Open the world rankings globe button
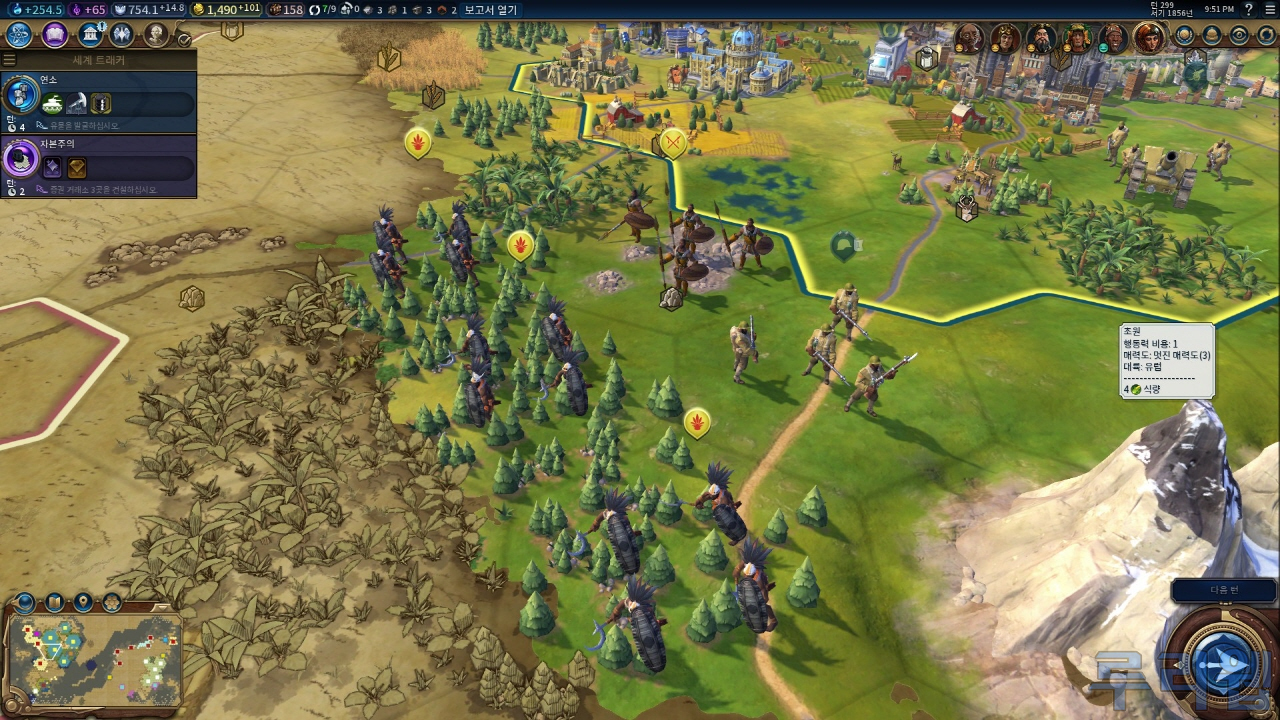This screenshot has height=720, width=1280. (1185, 35)
